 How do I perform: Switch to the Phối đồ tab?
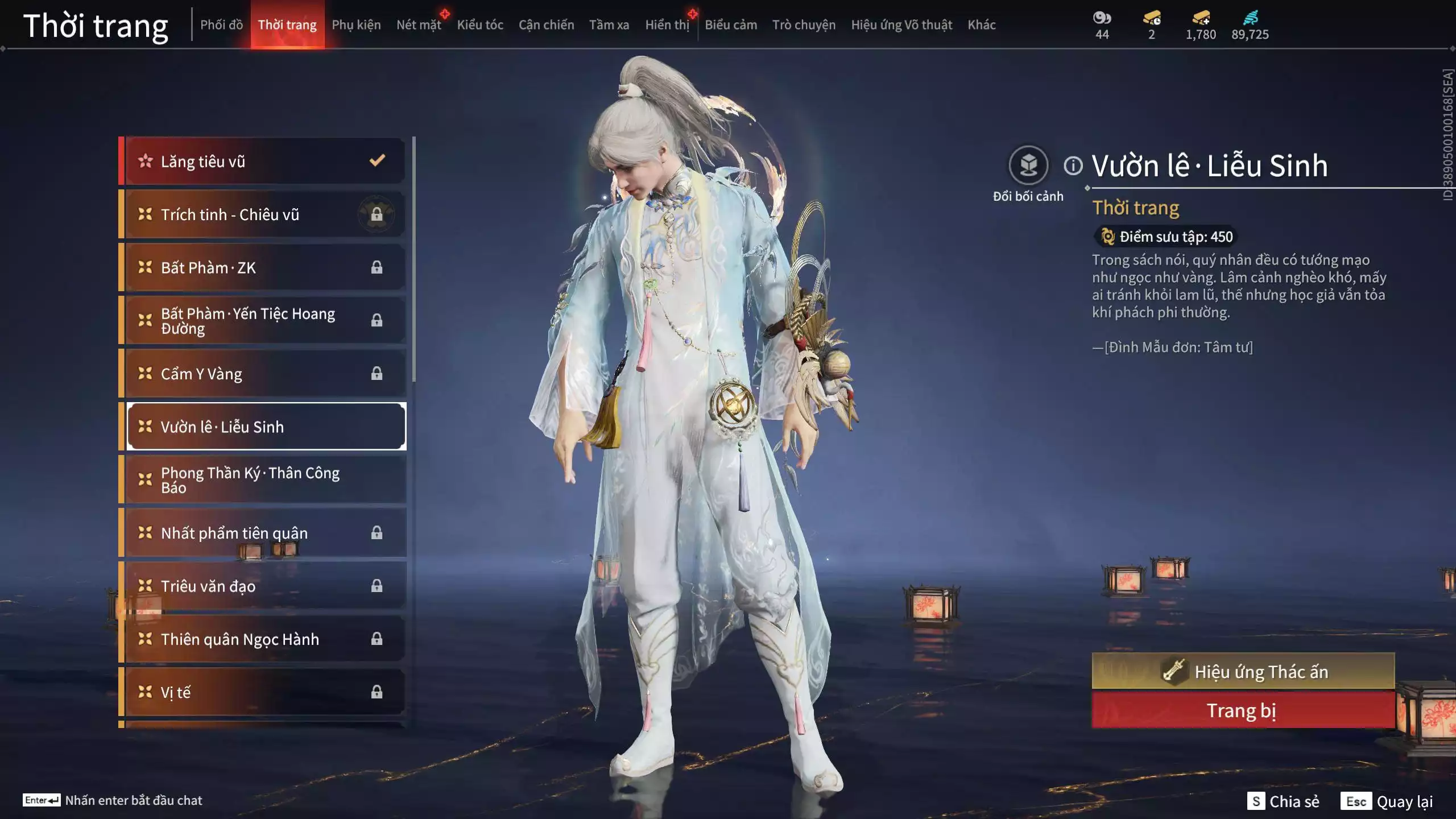click(x=221, y=25)
